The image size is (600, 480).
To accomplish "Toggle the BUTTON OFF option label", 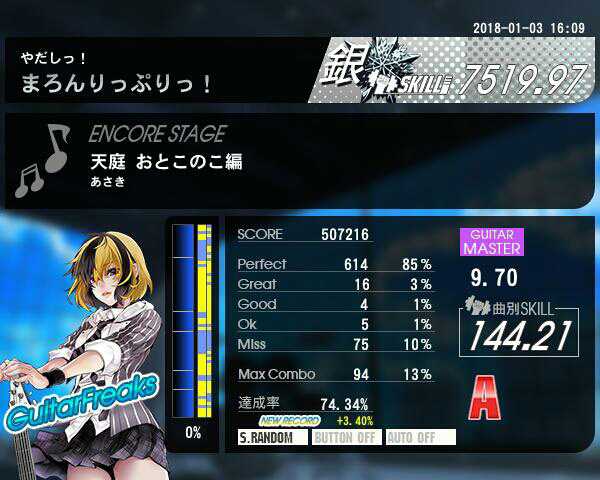I will click(x=345, y=438).
